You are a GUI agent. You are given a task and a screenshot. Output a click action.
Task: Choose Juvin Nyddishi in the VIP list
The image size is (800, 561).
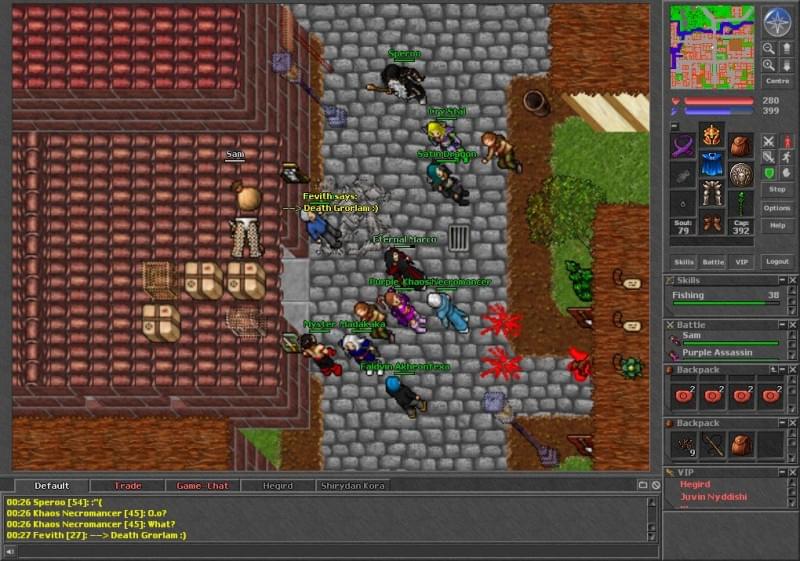pos(716,496)
